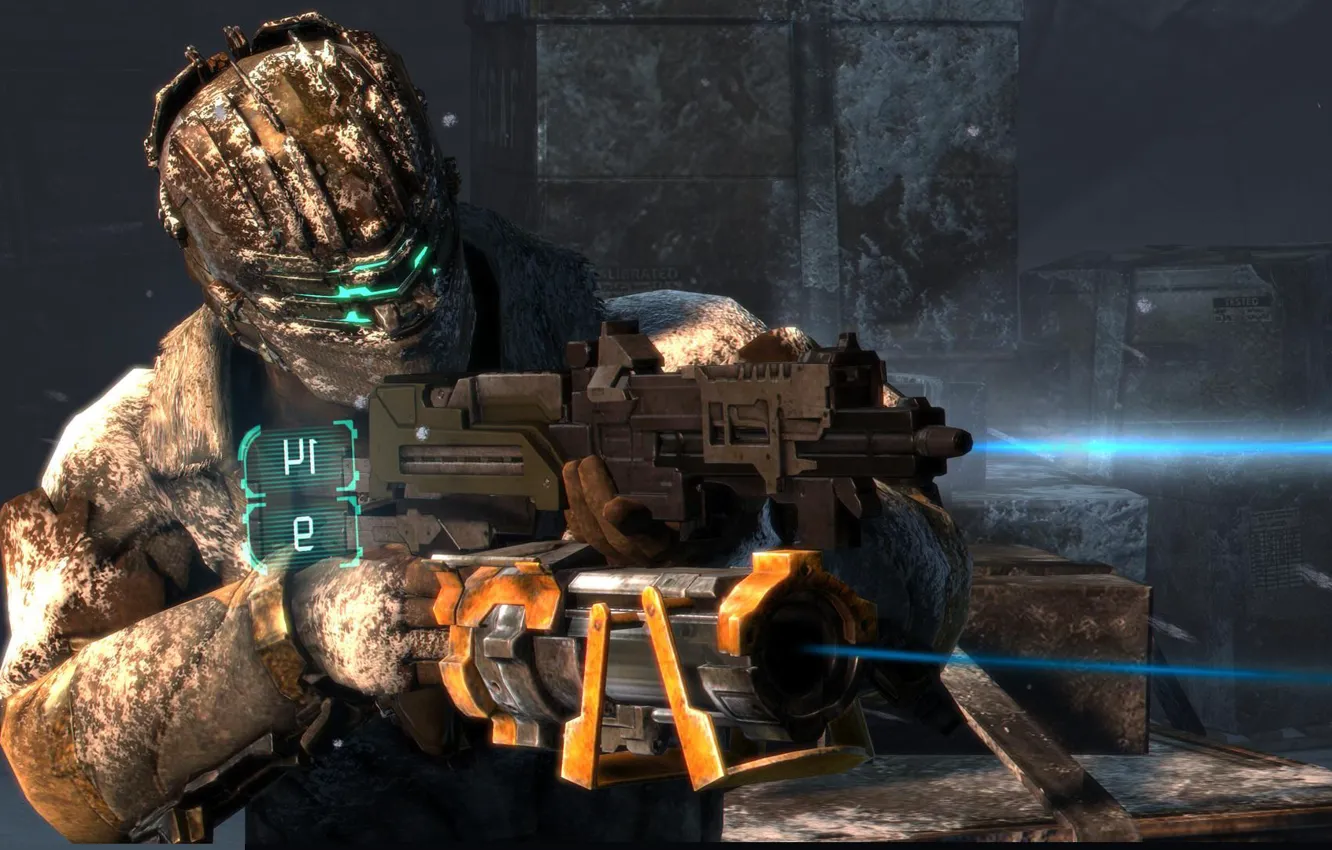Image resolution: width=1332 pixels, height=850 pixels.
Task: Open the top corner clamp of the ammo hologram
Action: click(x=343, y=425)
